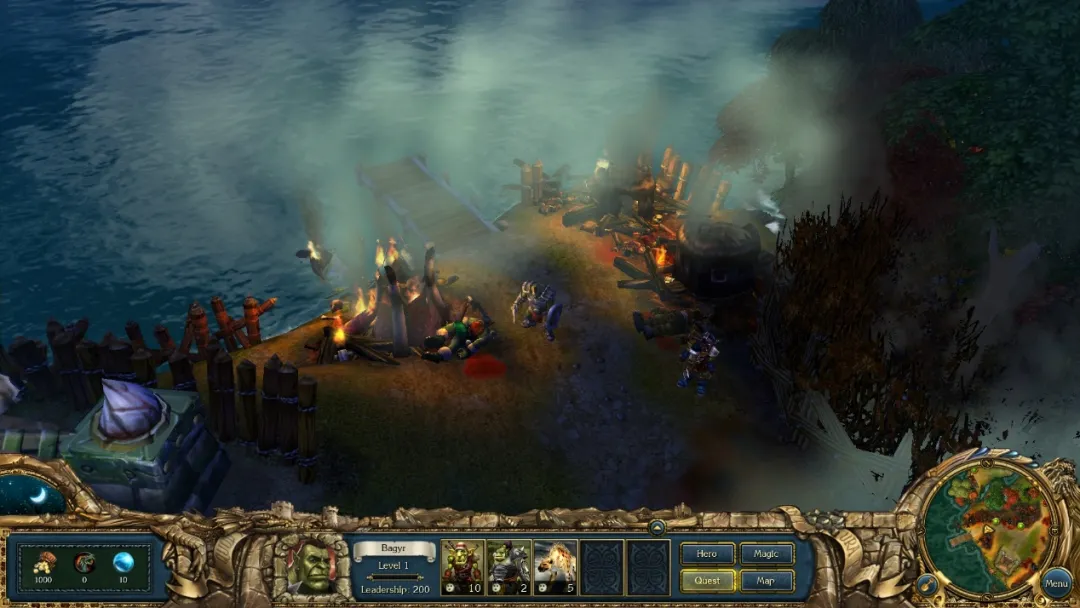Image resolution: width=1080 pixels, height=608 pixels.
Task: Click the small round button left of the minimap
Action: tap(926, 583)
